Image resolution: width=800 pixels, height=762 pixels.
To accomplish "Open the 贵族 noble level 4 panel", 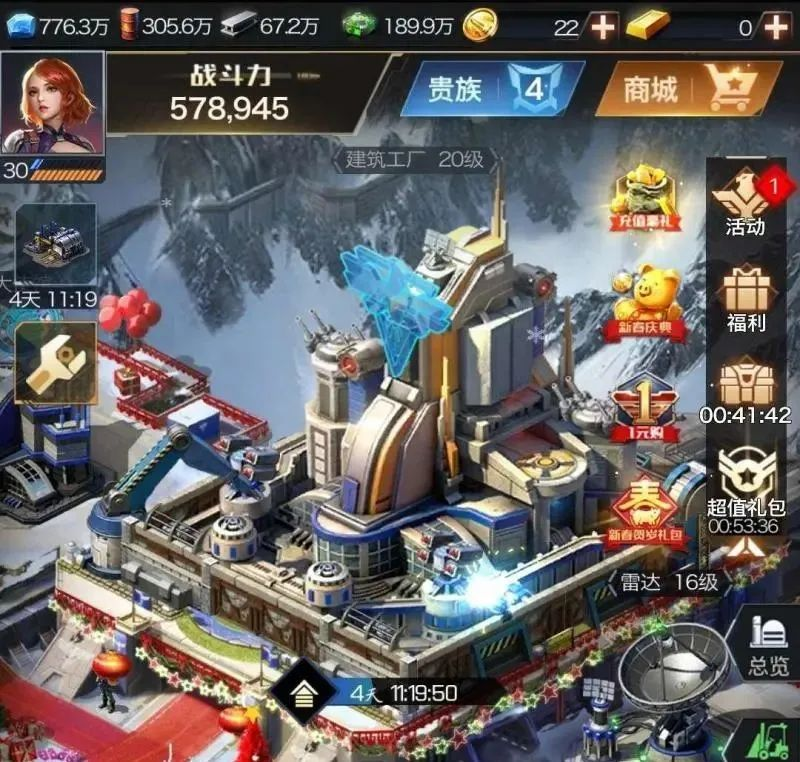I will tap(492, 90).
